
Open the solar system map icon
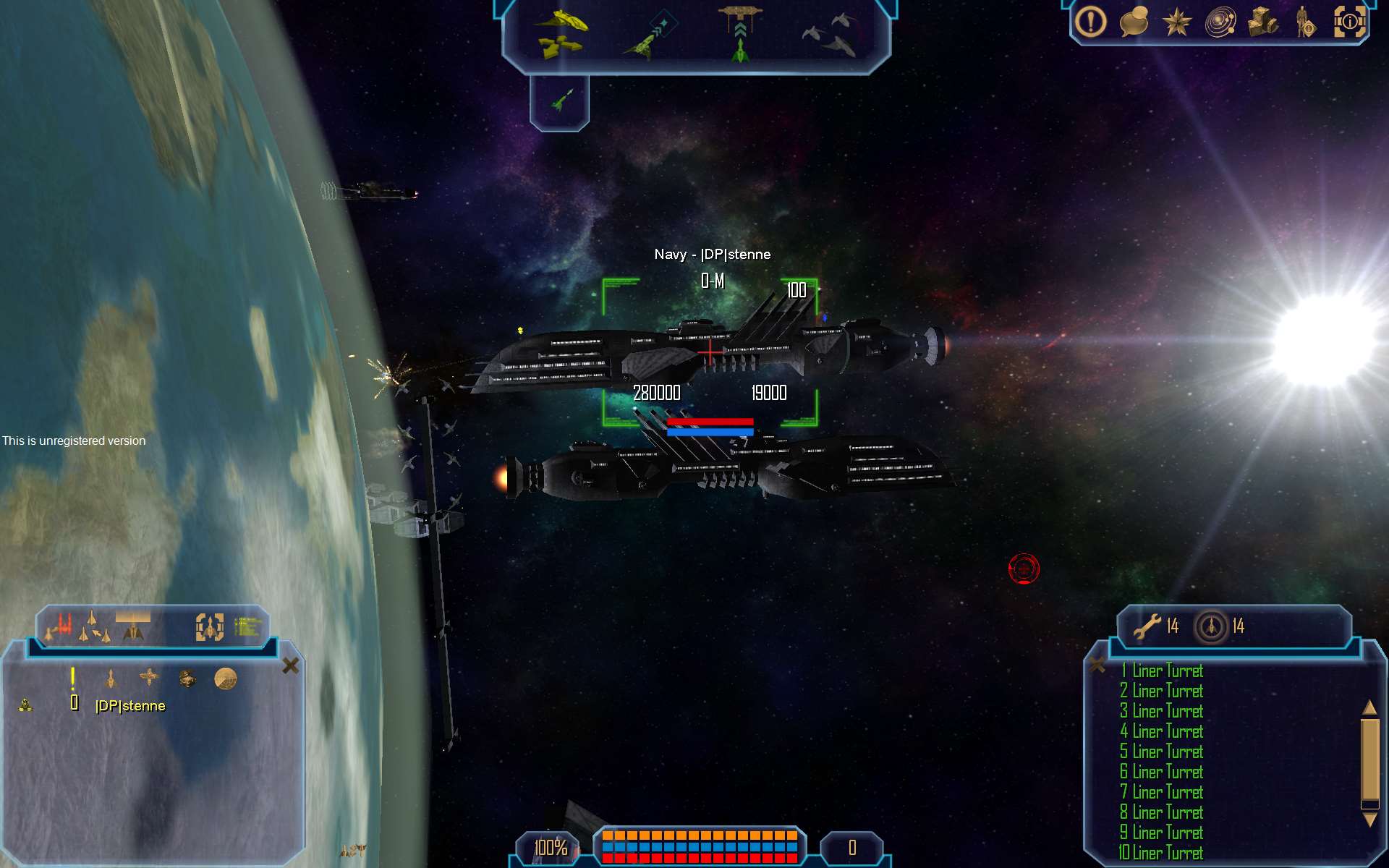tap(1220, 22)
